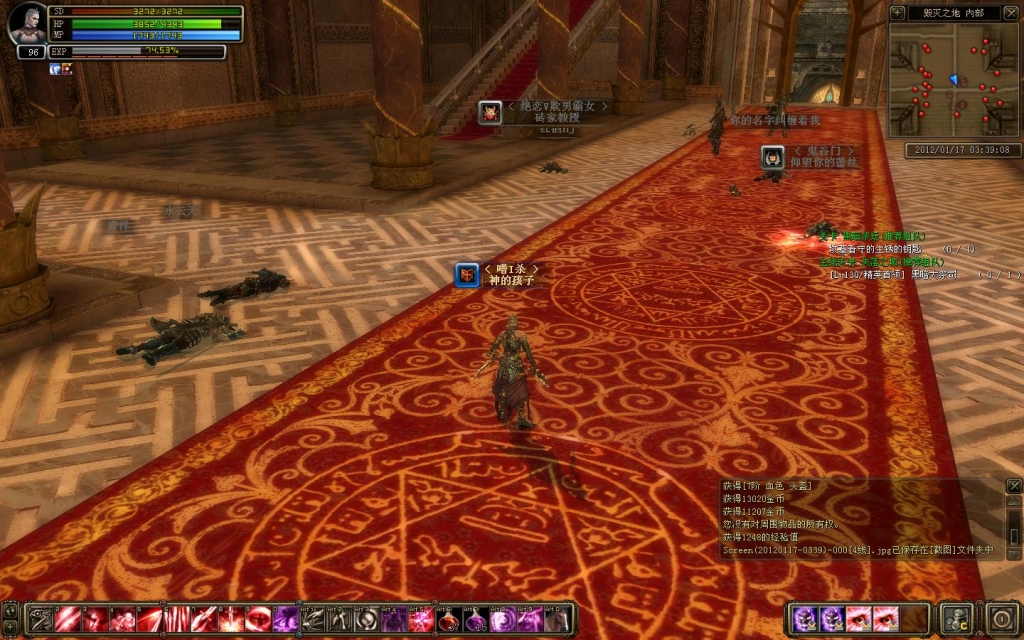Close the chat log window
This screenshot has width=1024, height=640.
point(1014,486)
